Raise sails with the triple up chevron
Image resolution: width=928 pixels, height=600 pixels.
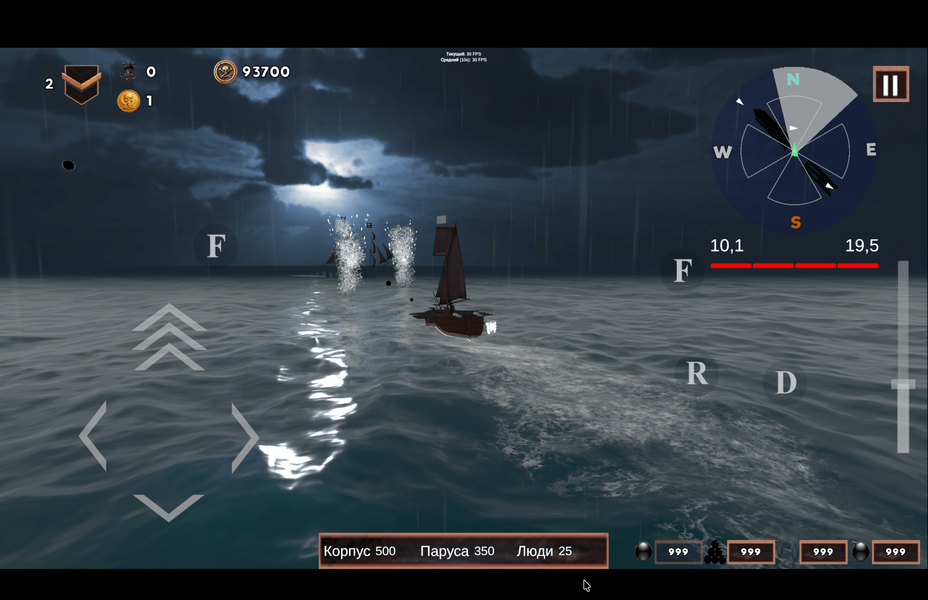click(x=169, y=336)
